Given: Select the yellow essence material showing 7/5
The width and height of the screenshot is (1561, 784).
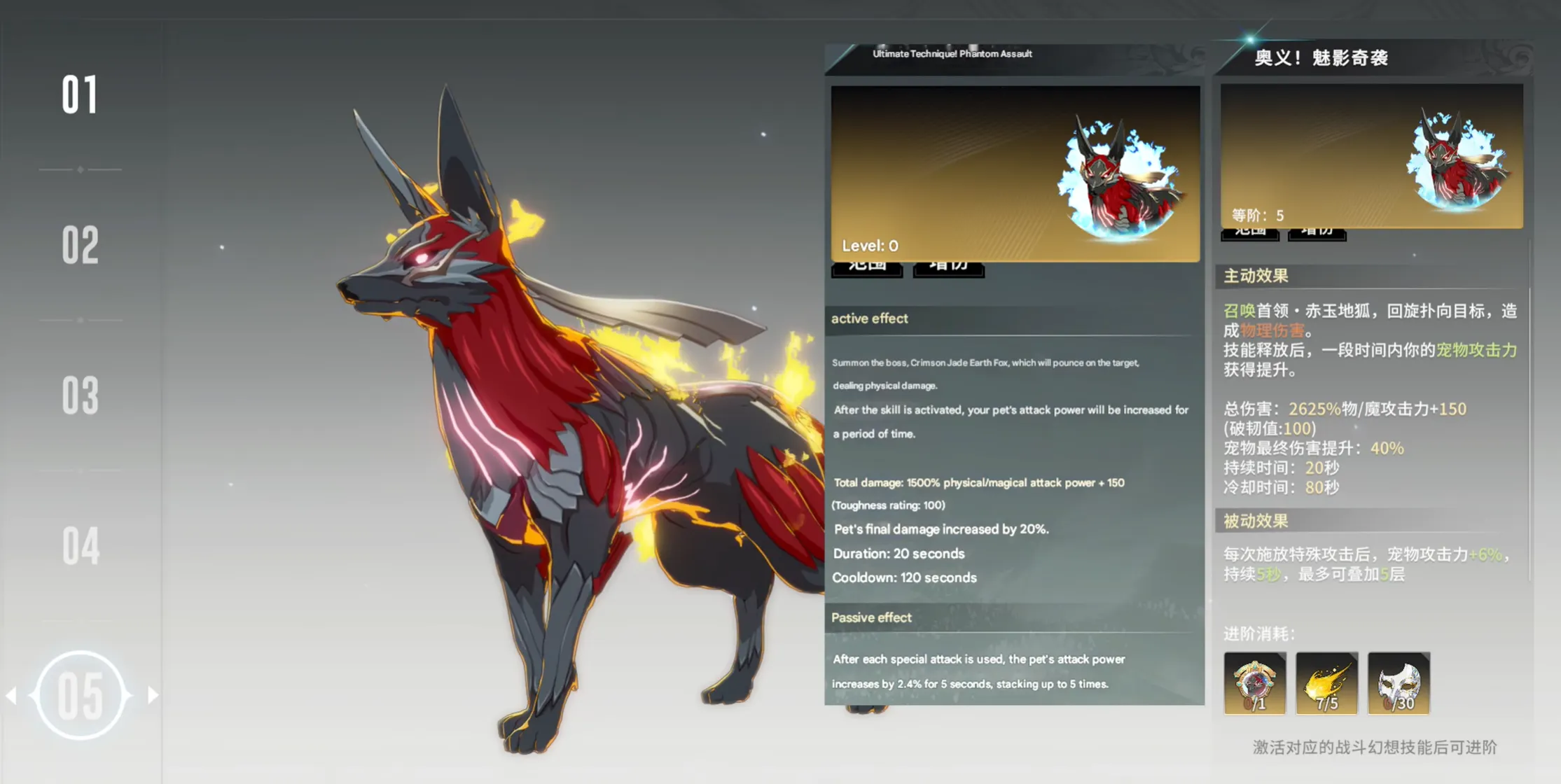Looking at the screenshot, I should (1326, 682).
